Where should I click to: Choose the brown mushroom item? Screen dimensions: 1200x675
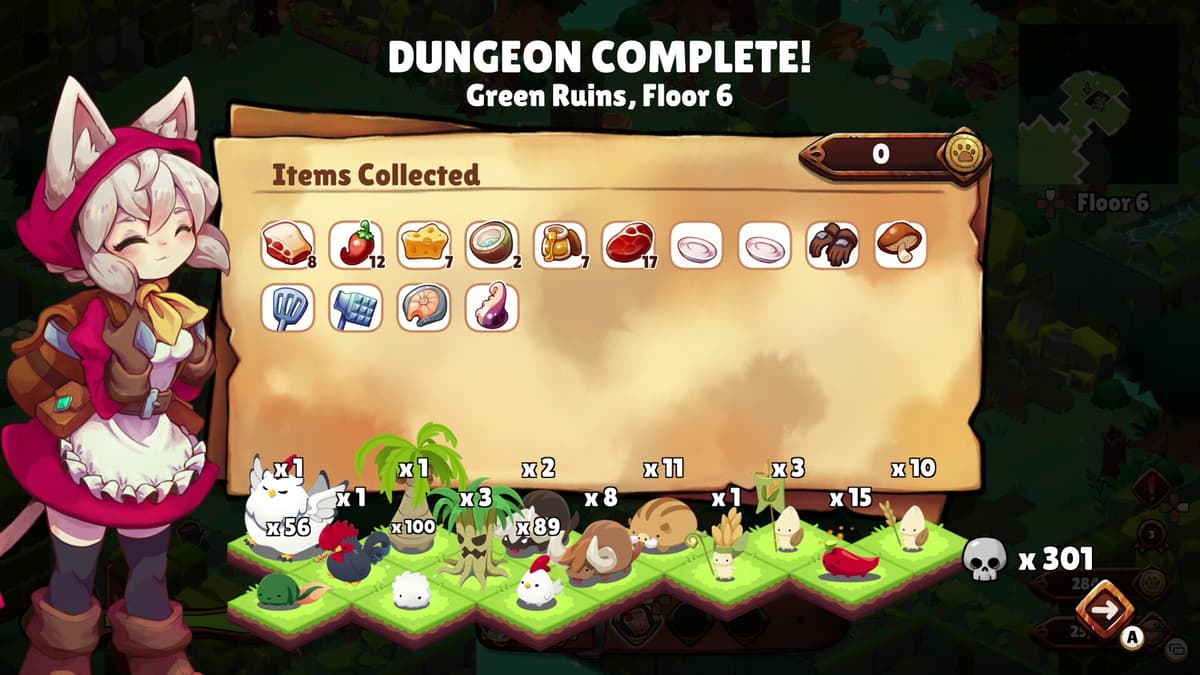(900, 245)
